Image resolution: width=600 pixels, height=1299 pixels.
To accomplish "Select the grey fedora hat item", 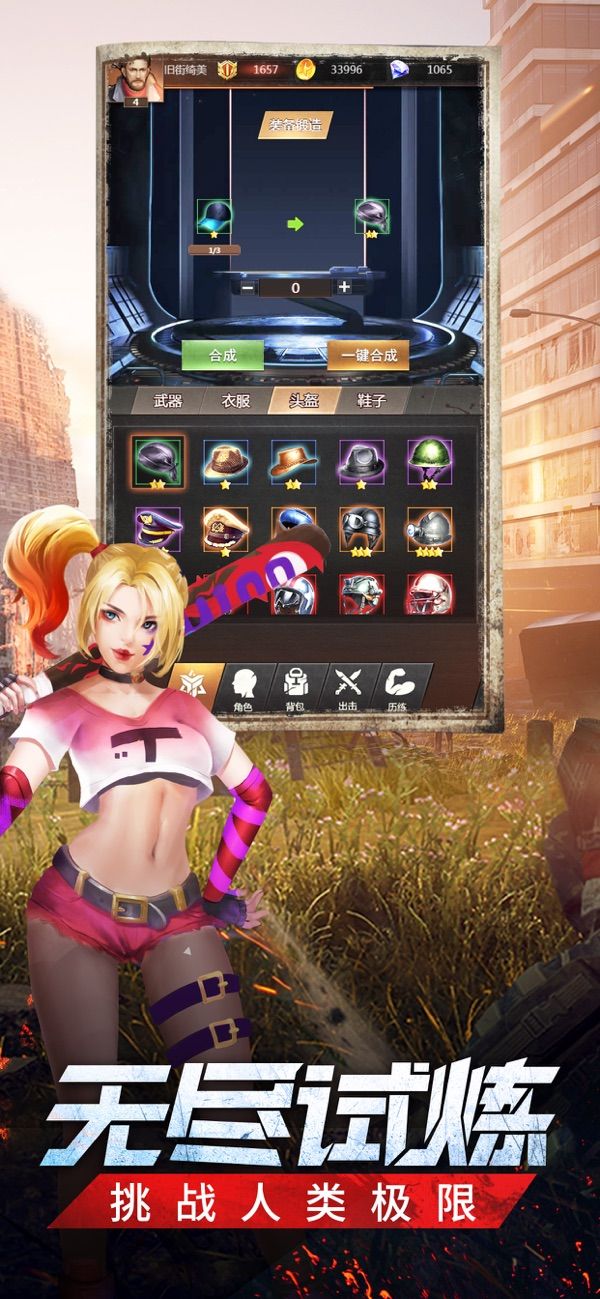I will pos(361,462).
